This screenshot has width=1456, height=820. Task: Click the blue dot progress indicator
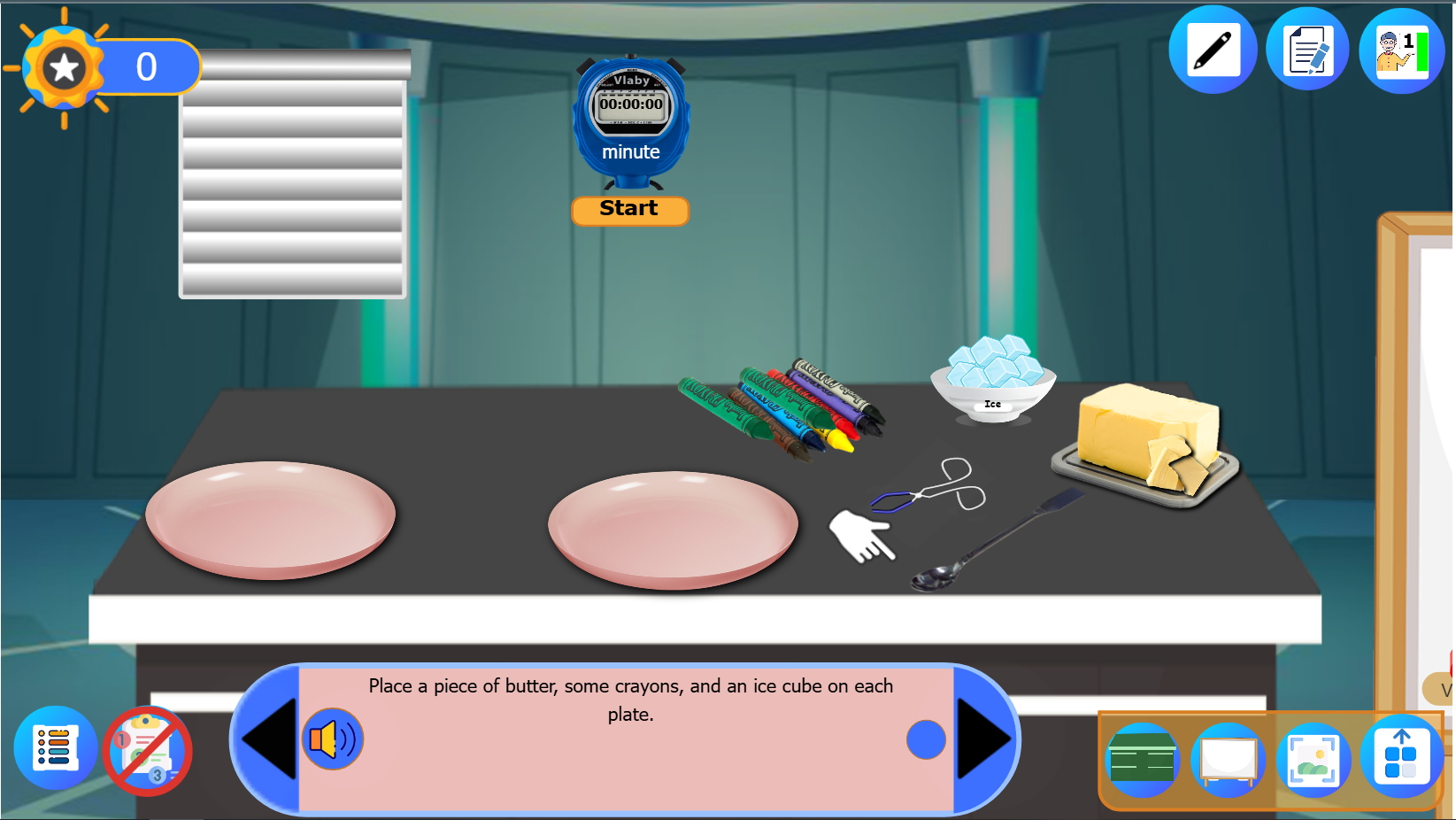(926, 739)
